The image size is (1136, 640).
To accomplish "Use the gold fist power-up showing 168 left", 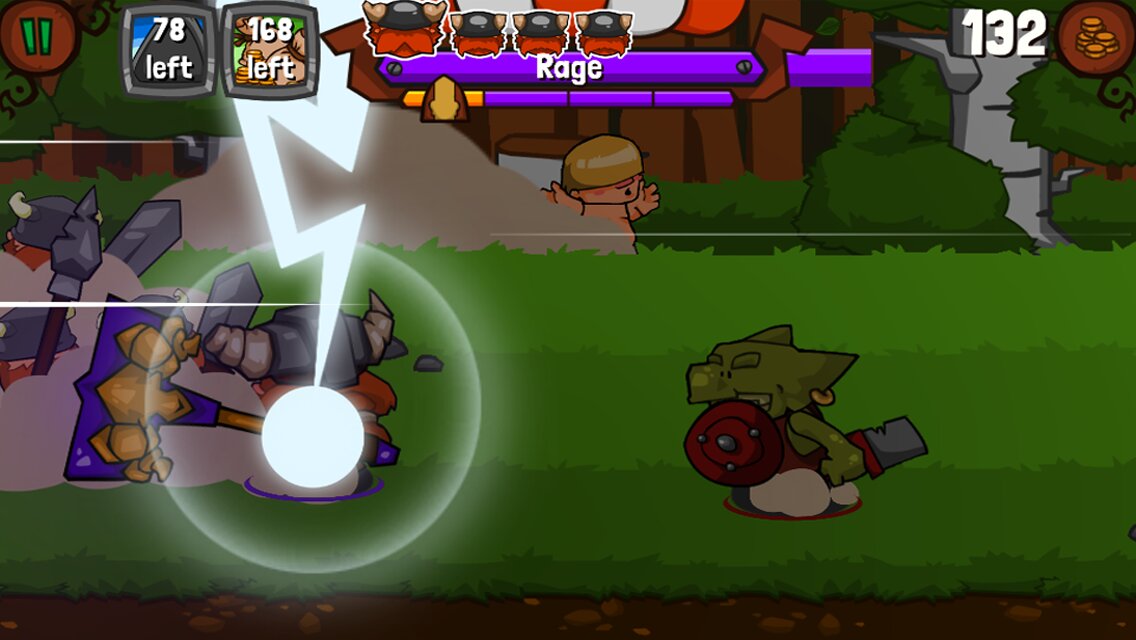I will click(x=270, y=49).
